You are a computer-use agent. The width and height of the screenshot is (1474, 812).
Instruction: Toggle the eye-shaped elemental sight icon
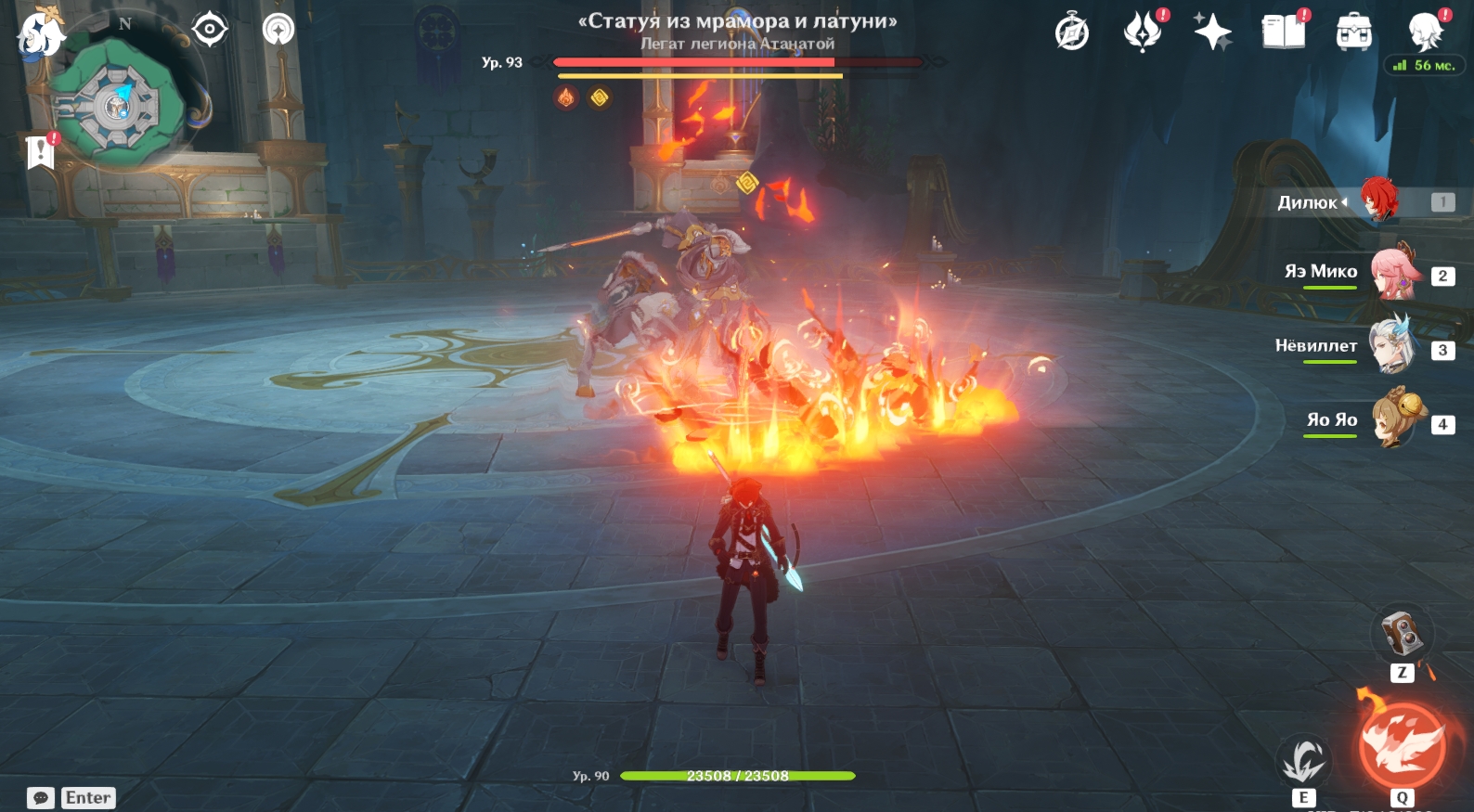[x=210, y=30]
